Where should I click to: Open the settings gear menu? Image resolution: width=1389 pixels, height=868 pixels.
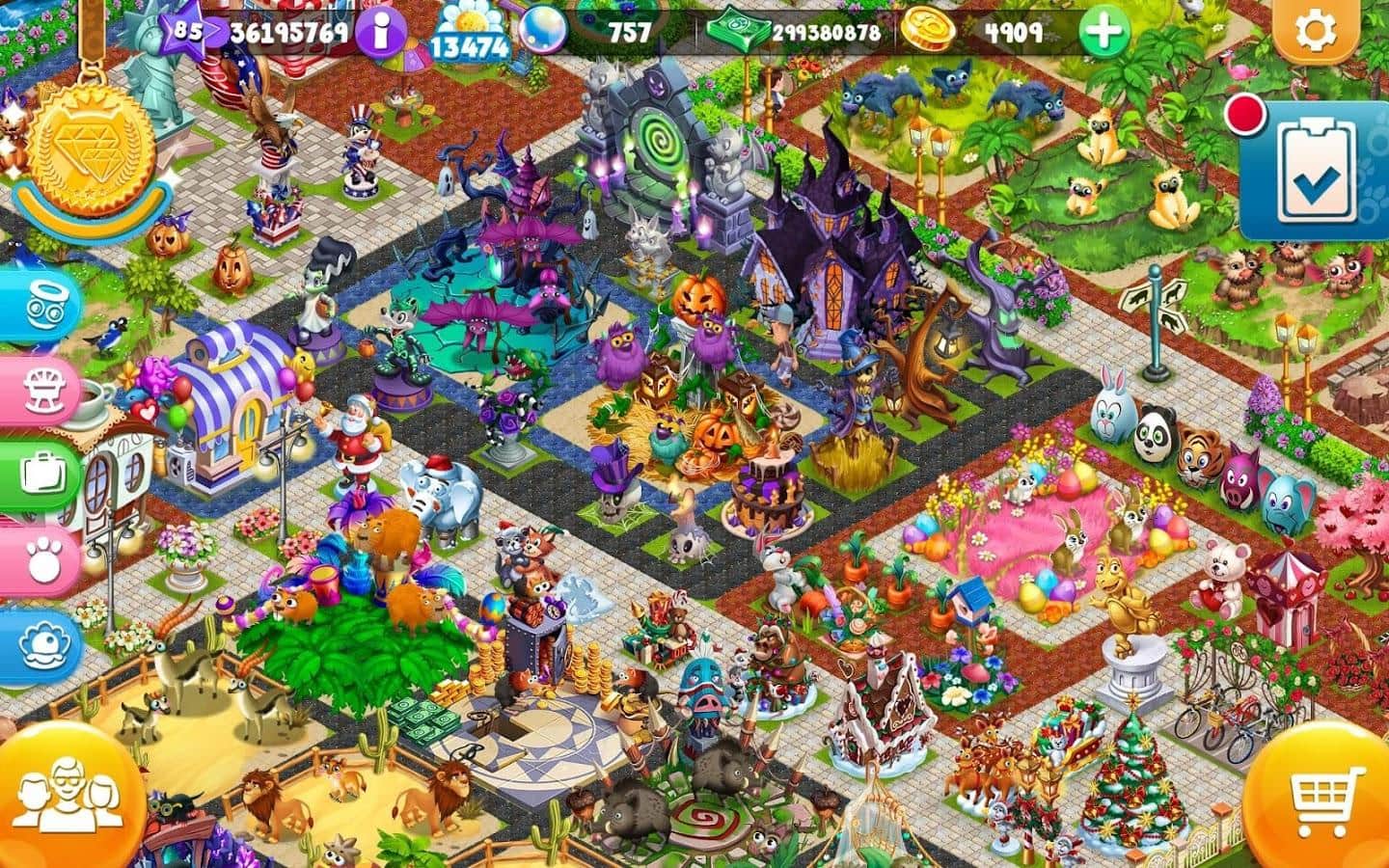coord(1313,33)
